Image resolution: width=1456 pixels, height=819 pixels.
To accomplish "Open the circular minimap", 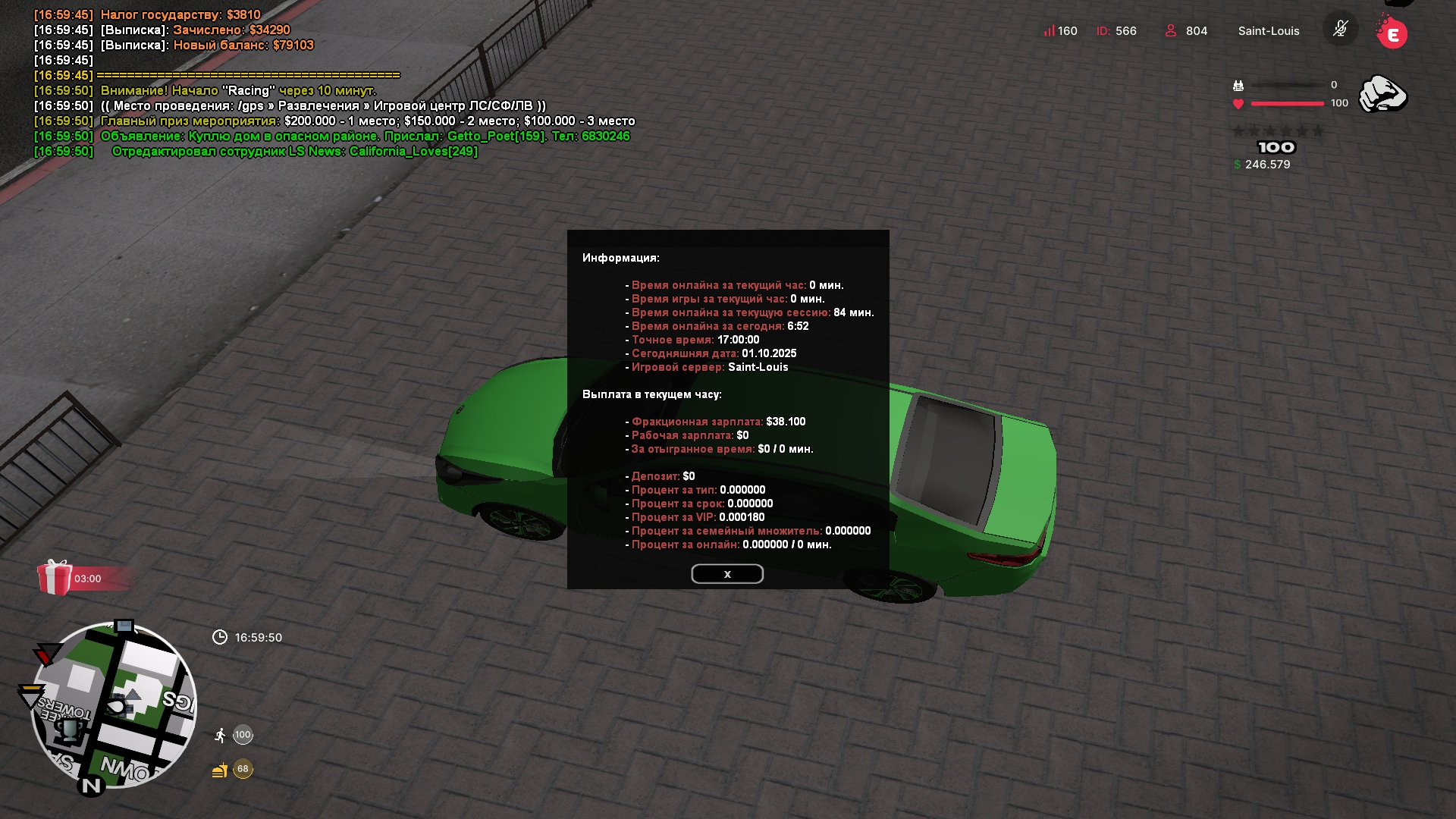I will (x=114, y=705).
